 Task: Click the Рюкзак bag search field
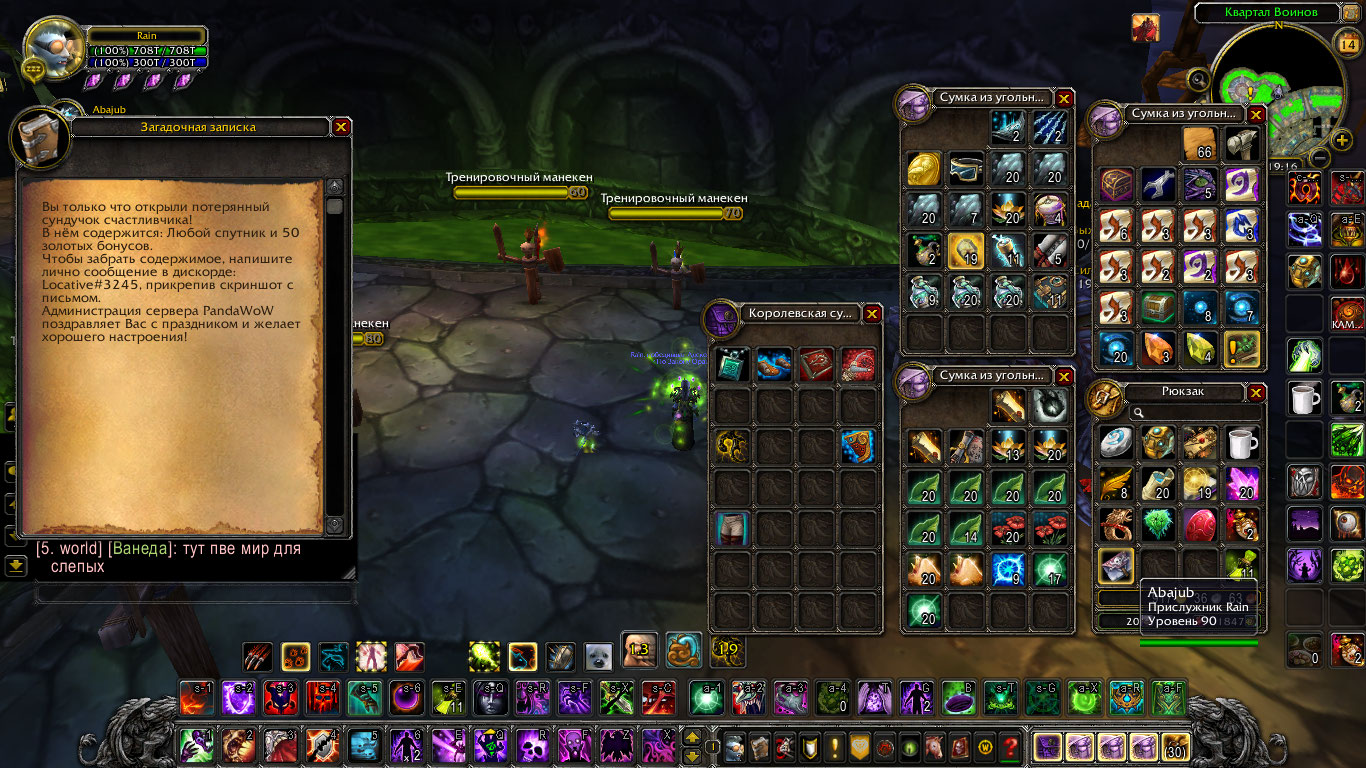(1195, 412)
